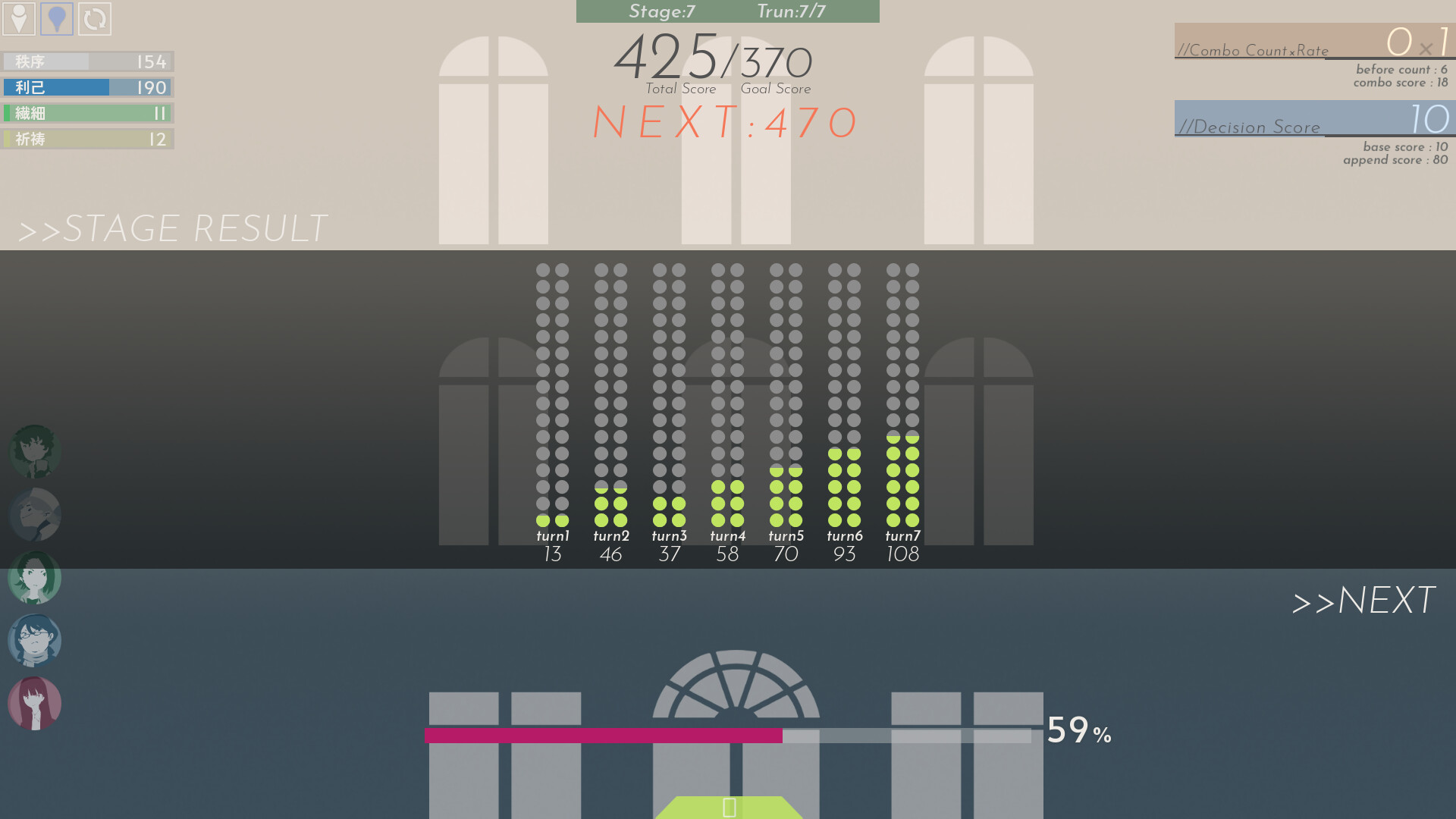Select the red-haired character portrait
This screenshot has height=819, width=1456.
(x=34, y=704)
